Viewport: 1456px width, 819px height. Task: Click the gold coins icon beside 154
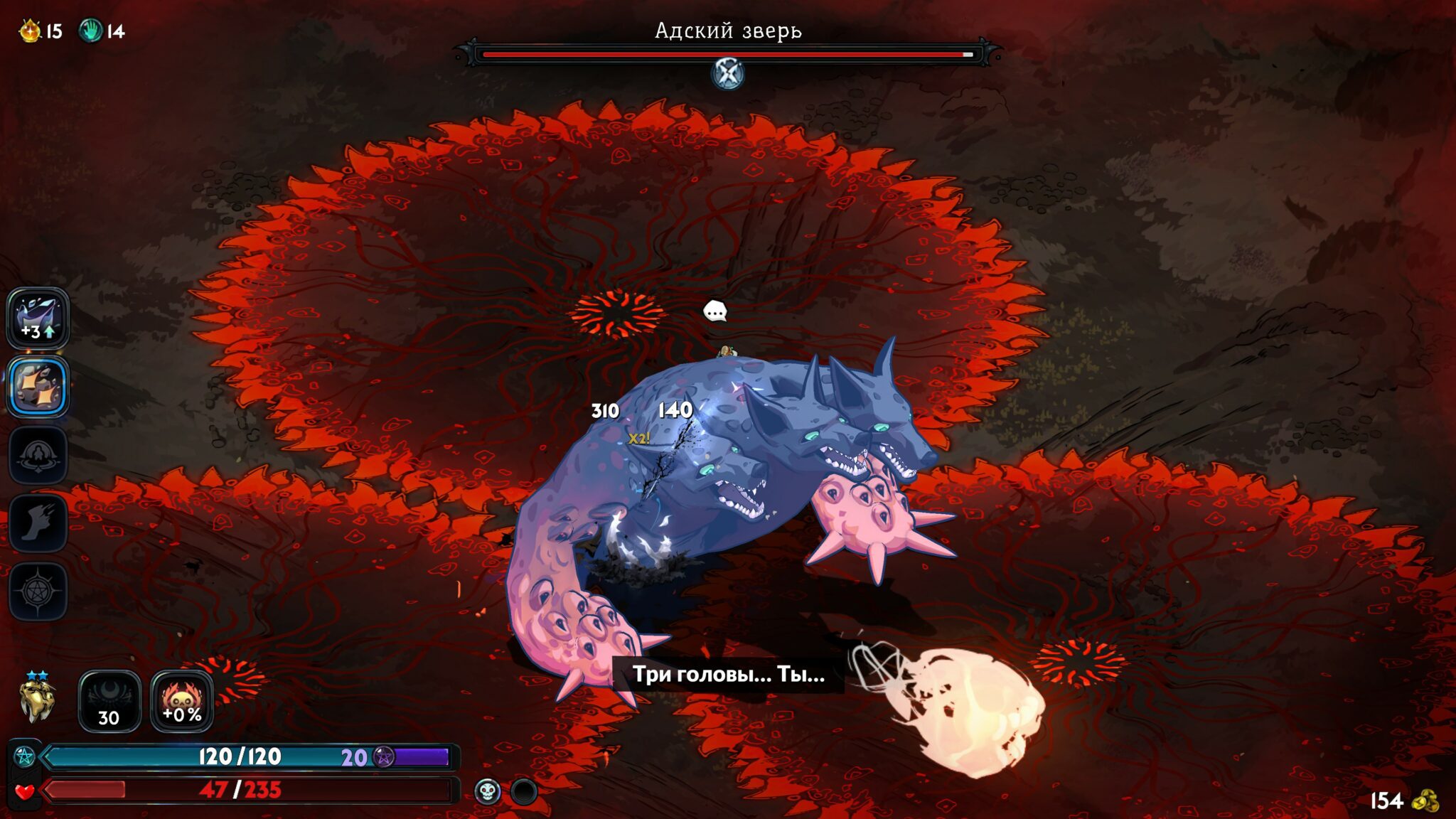(x=1425, y=801)
